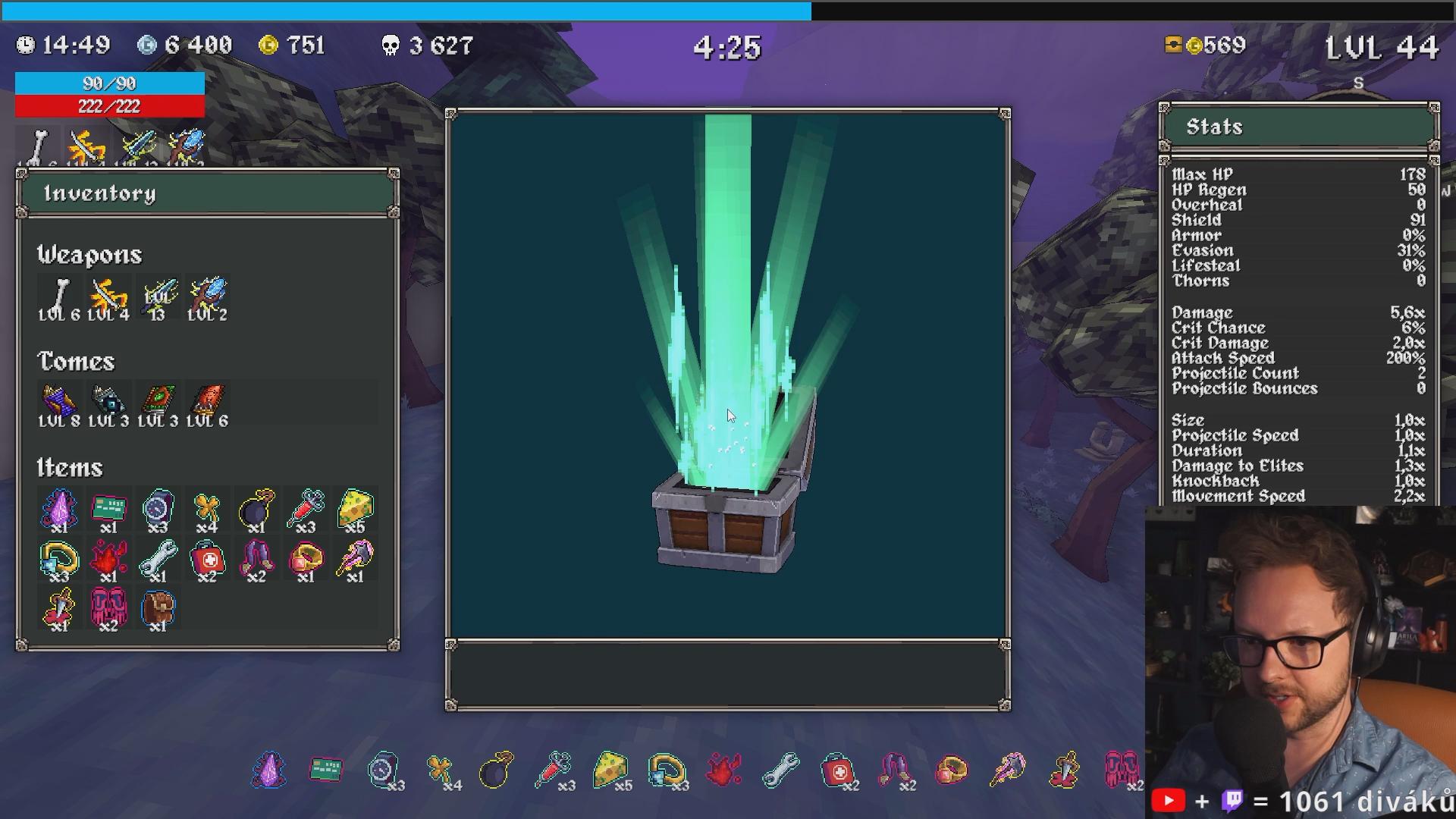Select the green-gem level 3 tome
The height and width of the screenshot is (819, 1456).
[158, 403]
